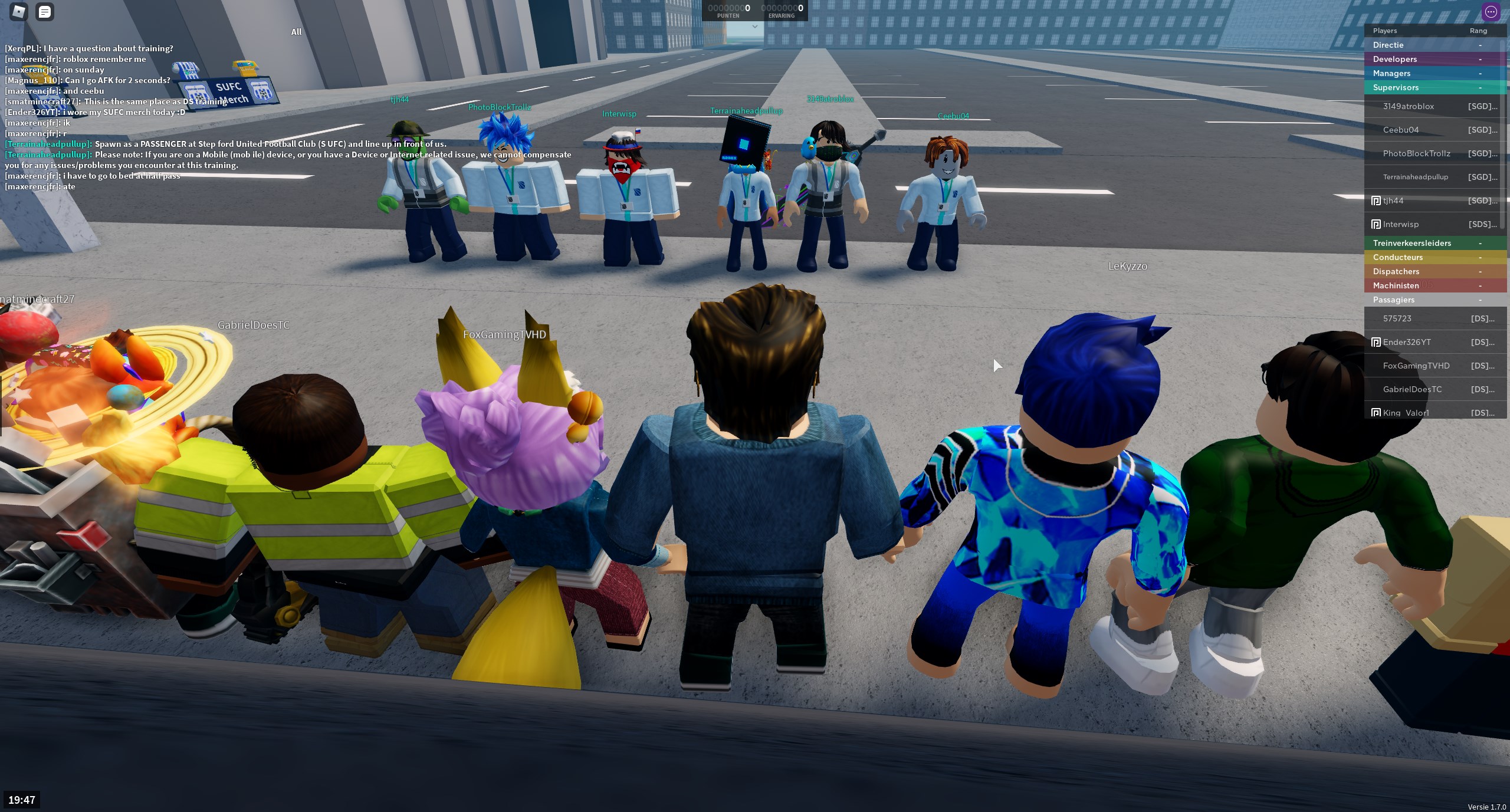Click the Passagiers team header

1393,300
